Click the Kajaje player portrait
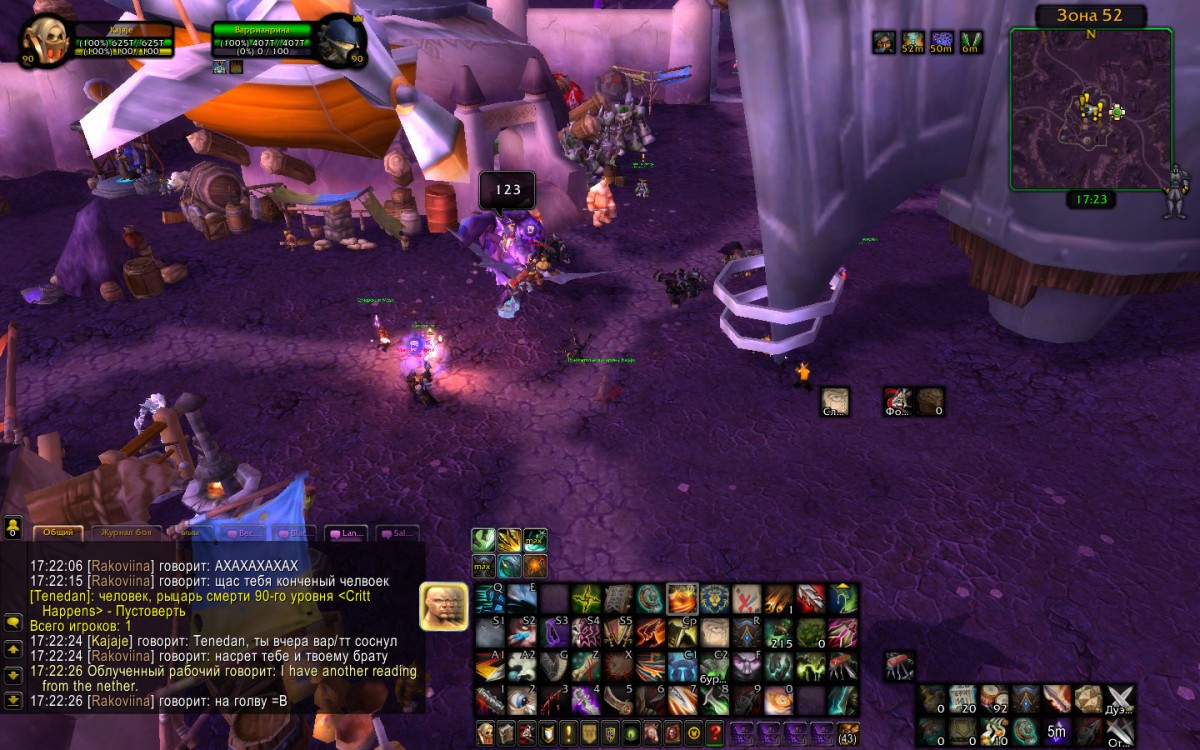The image size is (1200, 750). [47, 41]
